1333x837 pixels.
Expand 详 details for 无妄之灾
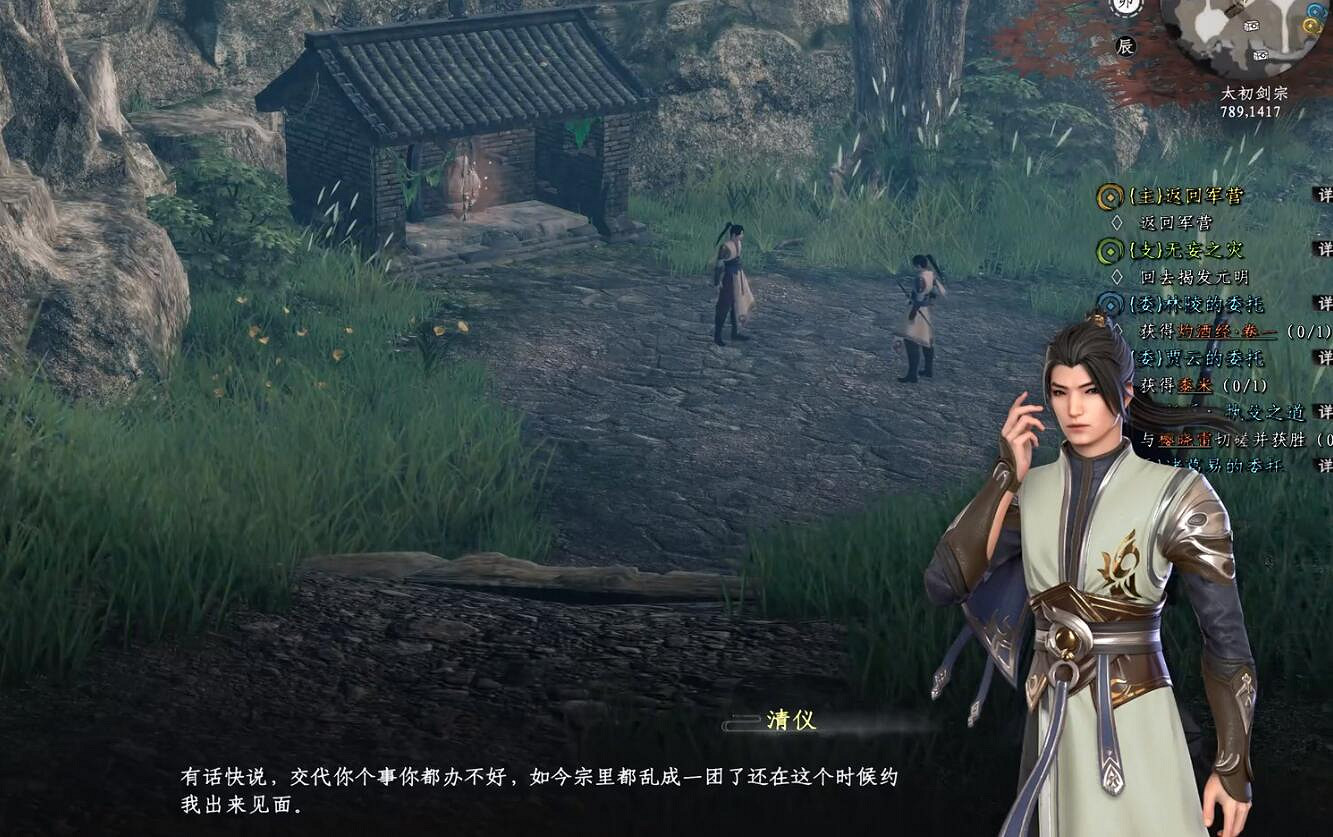[1326, 250]
